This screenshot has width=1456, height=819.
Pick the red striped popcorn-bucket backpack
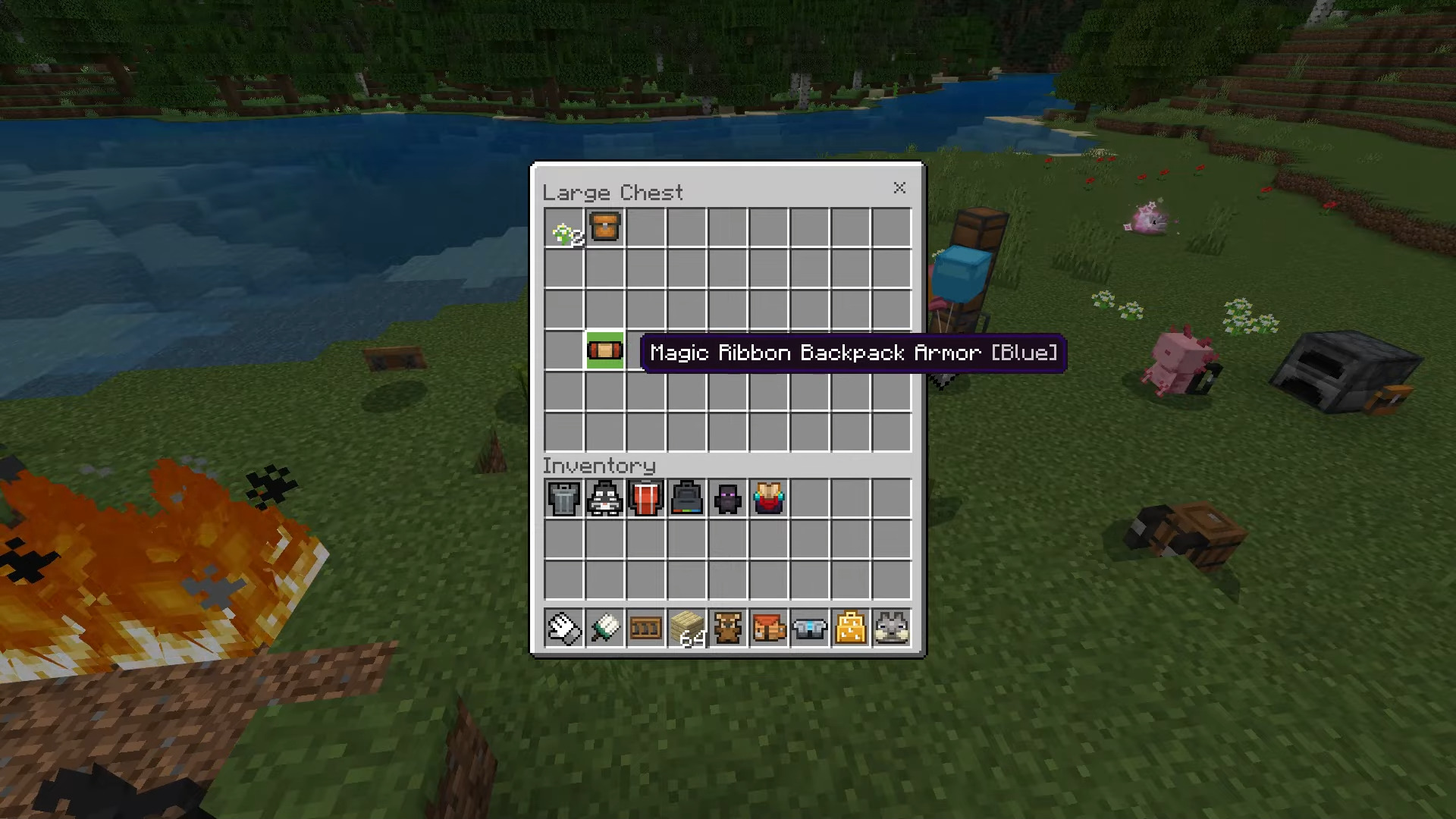pyautogui.click(x=646, y=499)
